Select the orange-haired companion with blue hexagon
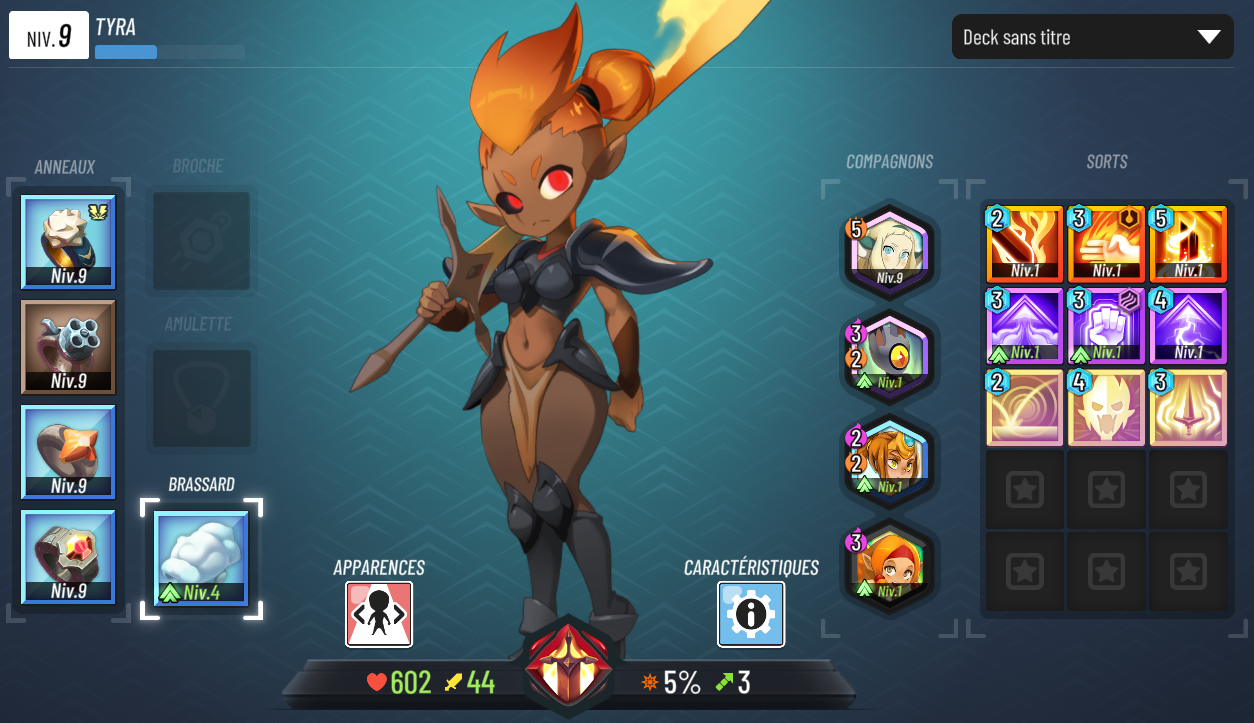The image size is (1254, 723). (x=890, y=460)
